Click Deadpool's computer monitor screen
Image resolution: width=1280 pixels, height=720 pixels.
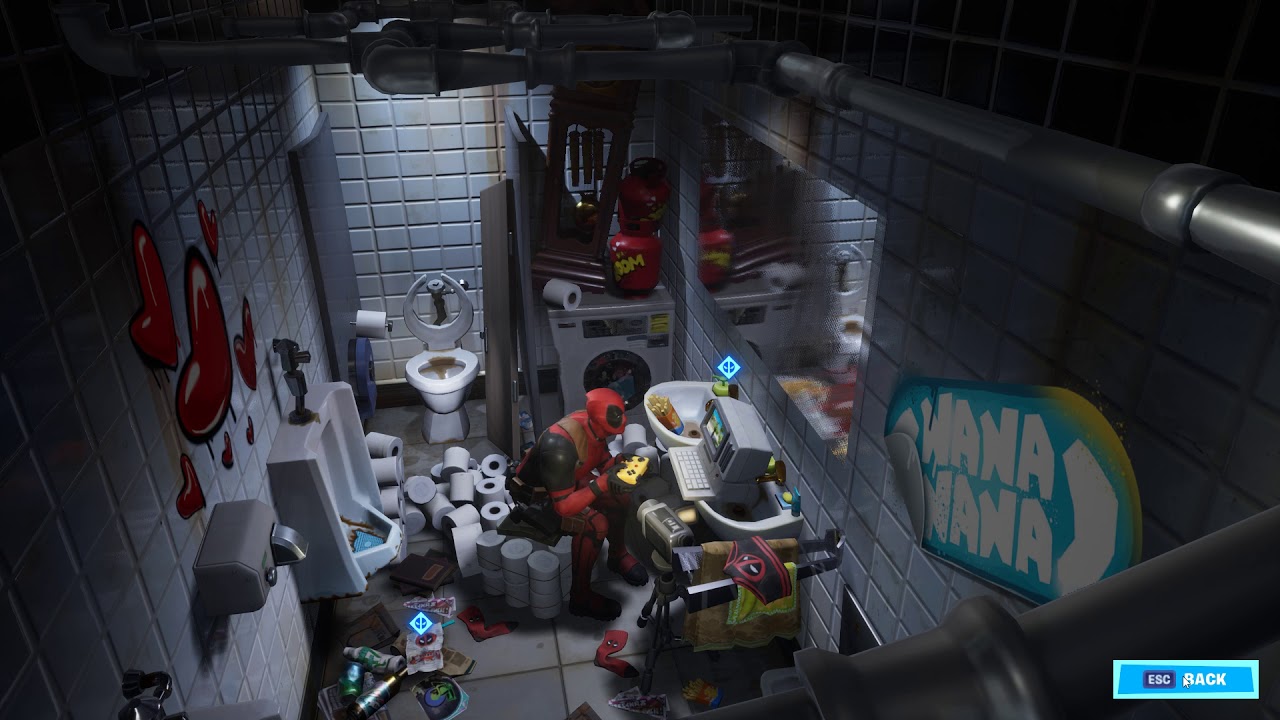click(x=715, y=428)
